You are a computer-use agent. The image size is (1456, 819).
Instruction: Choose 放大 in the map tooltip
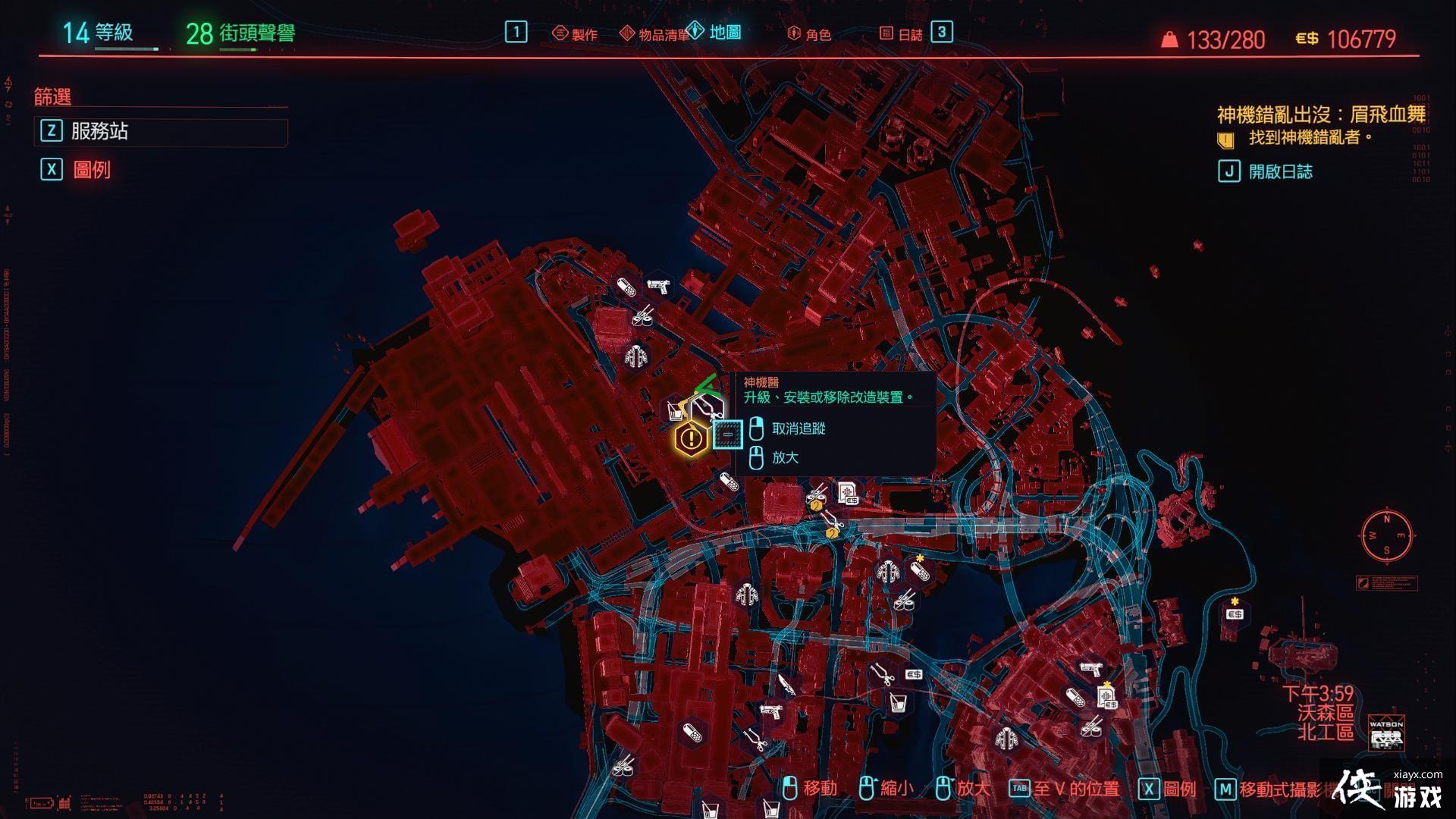786,457
